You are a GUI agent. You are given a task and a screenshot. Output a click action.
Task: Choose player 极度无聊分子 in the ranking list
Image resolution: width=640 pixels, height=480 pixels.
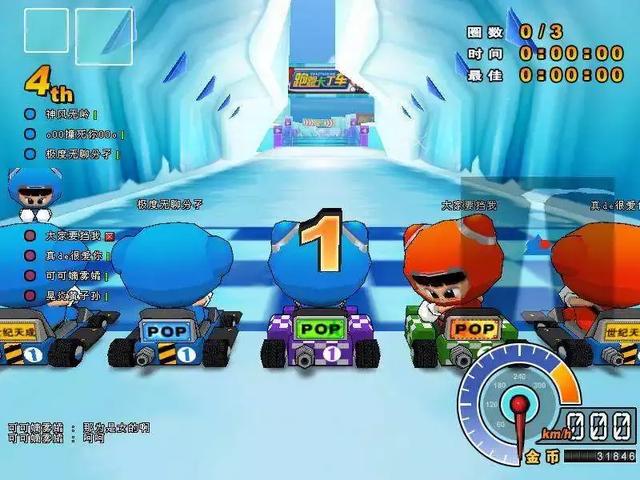pyautogui.click(x=75, y=154)
